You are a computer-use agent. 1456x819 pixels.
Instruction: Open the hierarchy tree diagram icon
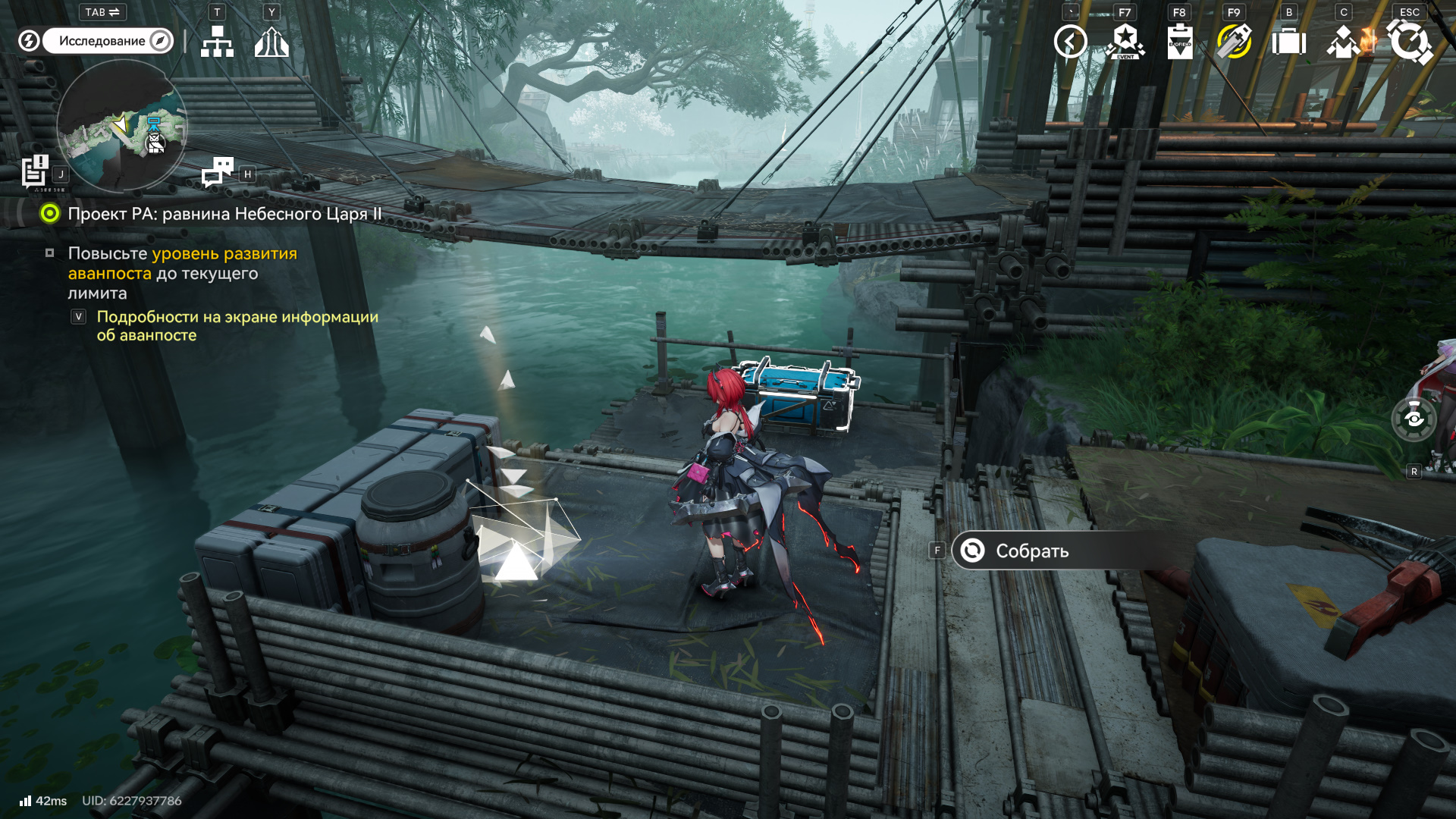[x=217, y=42]
